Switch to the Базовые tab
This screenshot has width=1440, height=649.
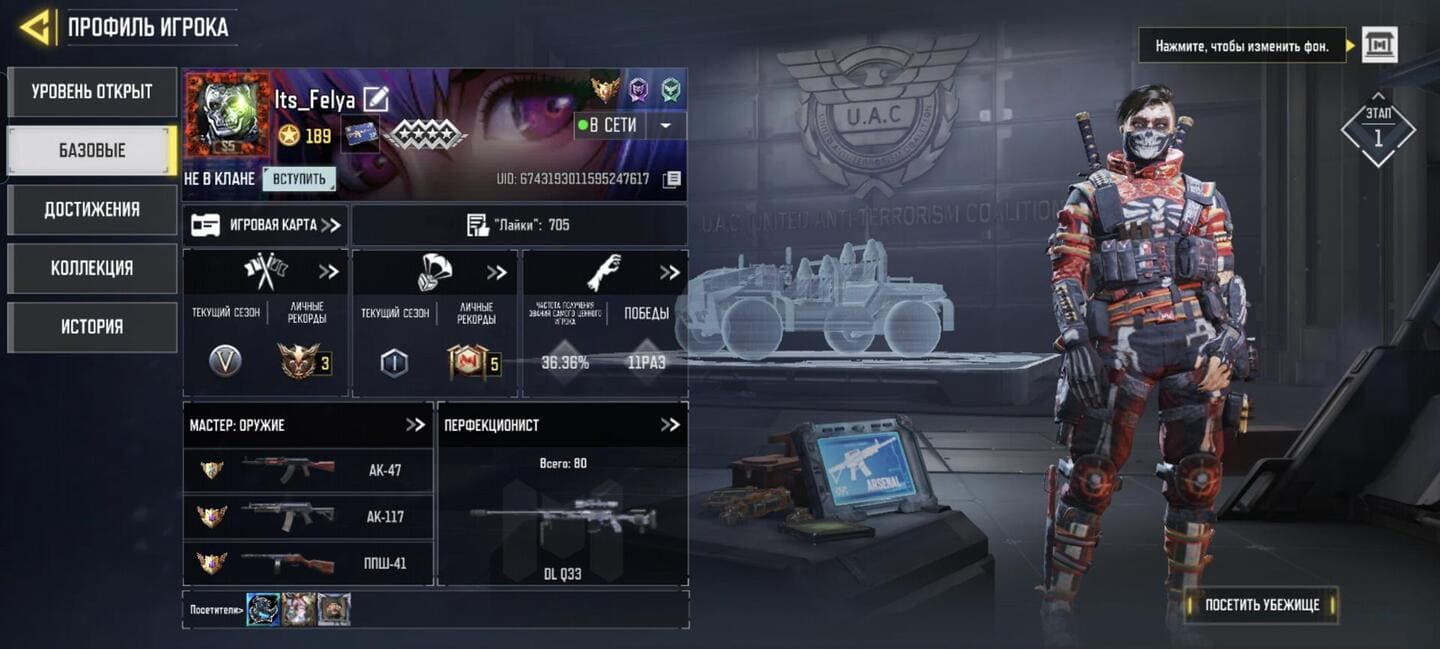coord(92,151)
